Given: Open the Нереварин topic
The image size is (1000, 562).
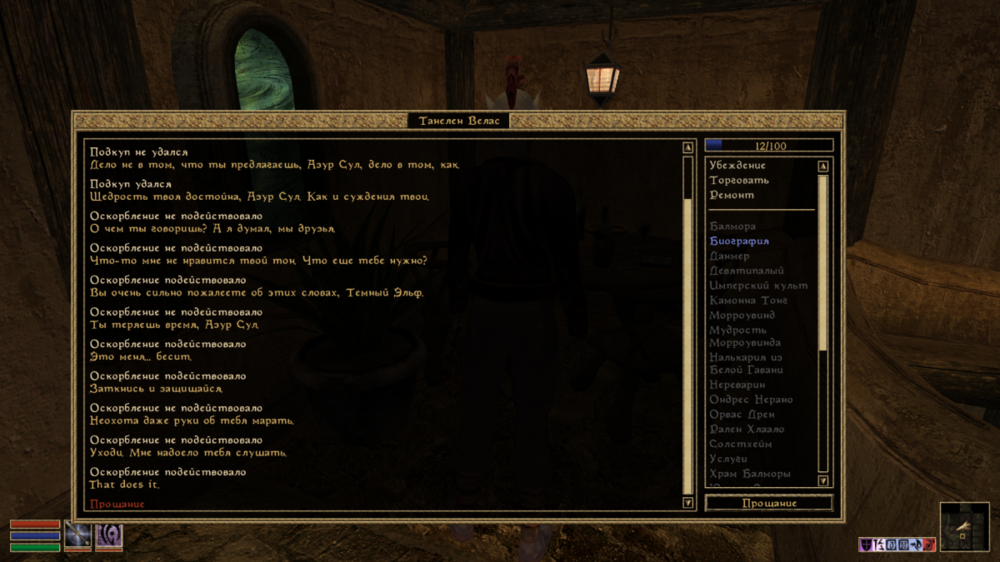Looking at the screenshot, I should tap(737, 385).
